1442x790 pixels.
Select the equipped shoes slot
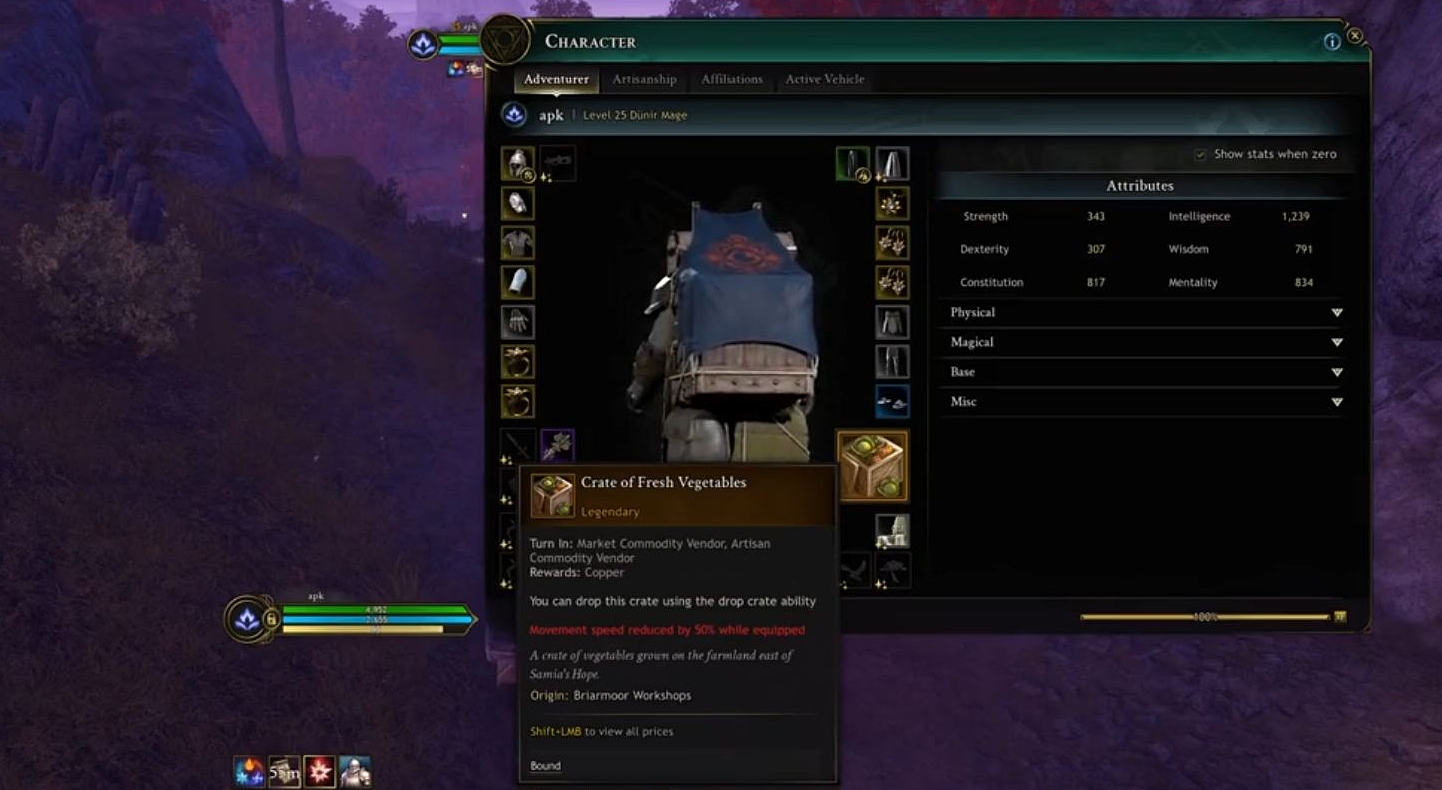click(890, 400)
